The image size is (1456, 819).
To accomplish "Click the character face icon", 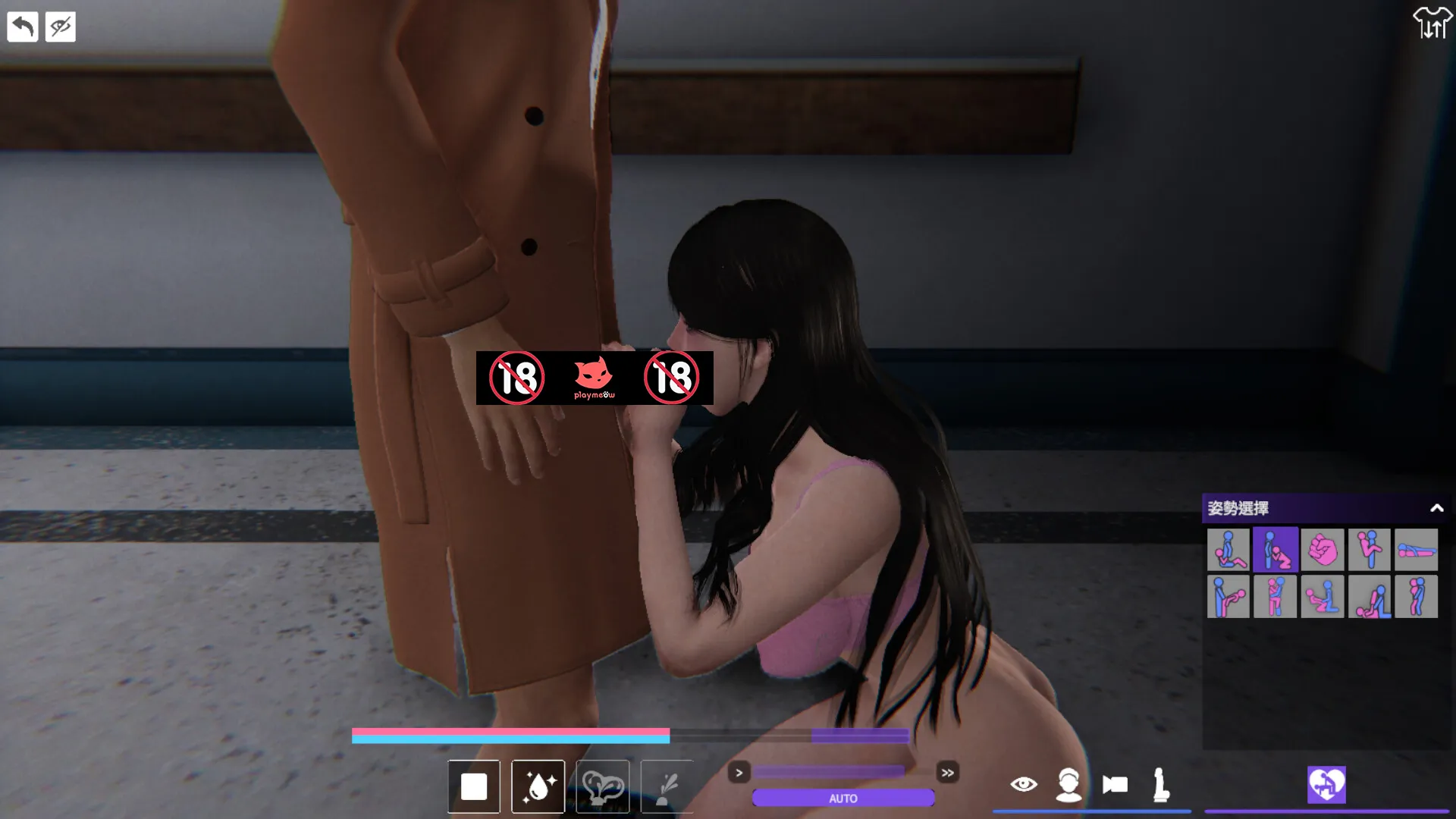I will click(1069, 786).
